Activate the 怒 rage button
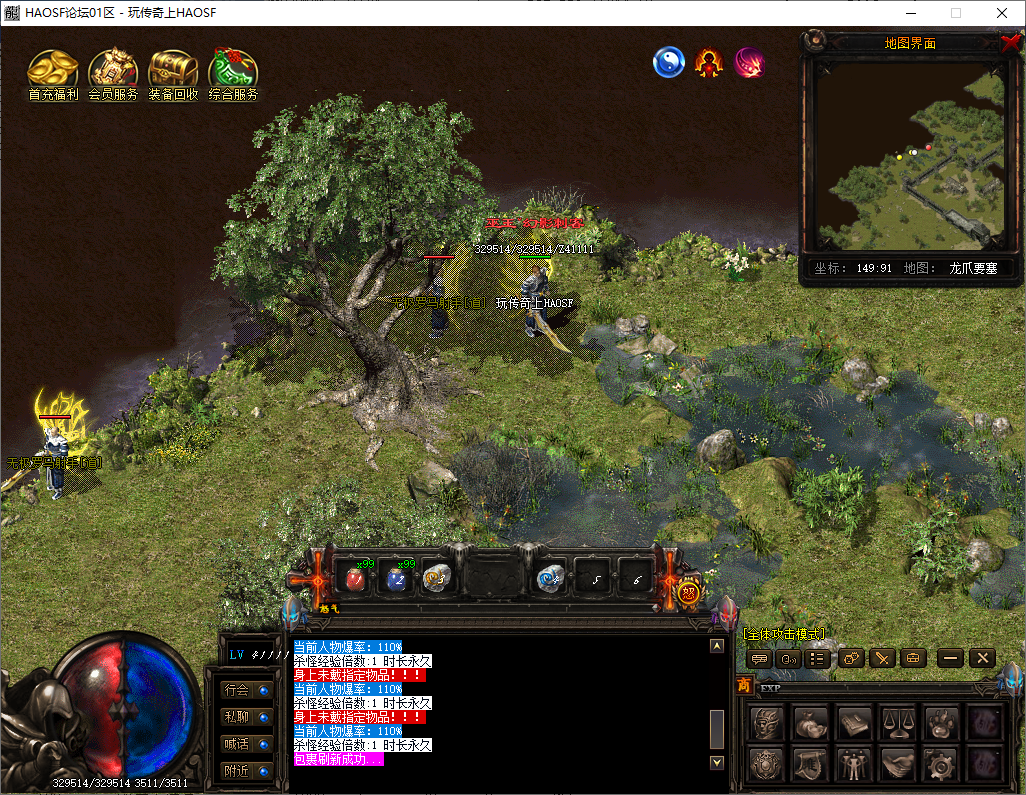The height and width of the screenshot is (795, 1026). click(x=689, y=592)
